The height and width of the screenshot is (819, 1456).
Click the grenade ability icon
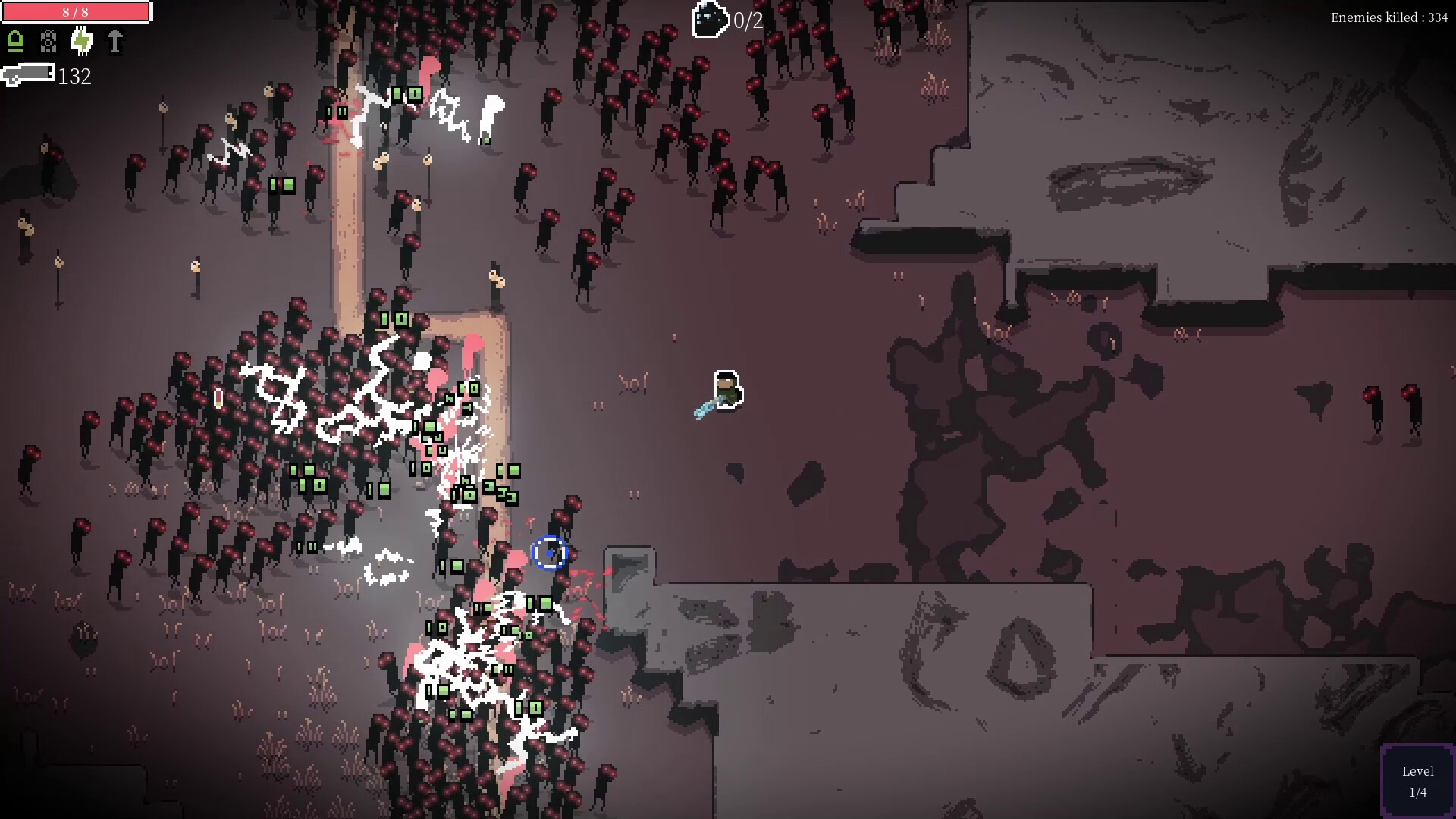click(49, 43)
